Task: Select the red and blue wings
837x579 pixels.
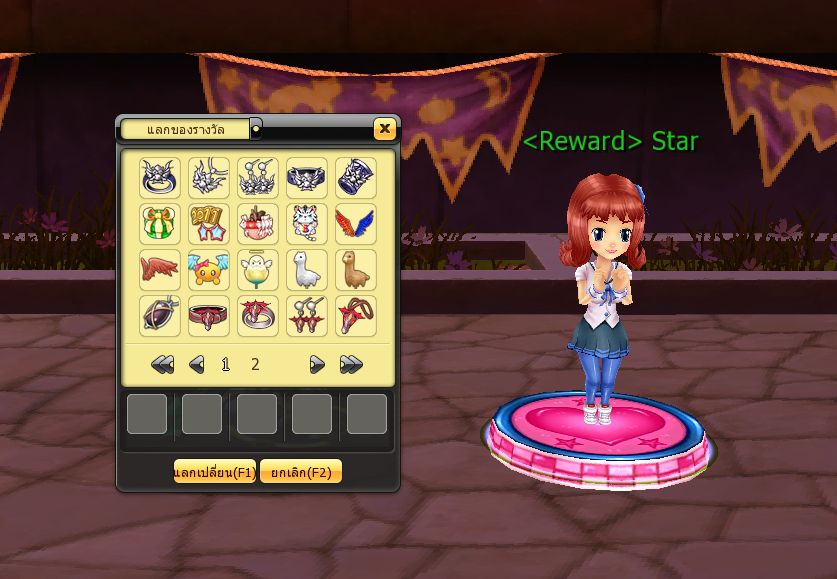Action: (355, 224)
